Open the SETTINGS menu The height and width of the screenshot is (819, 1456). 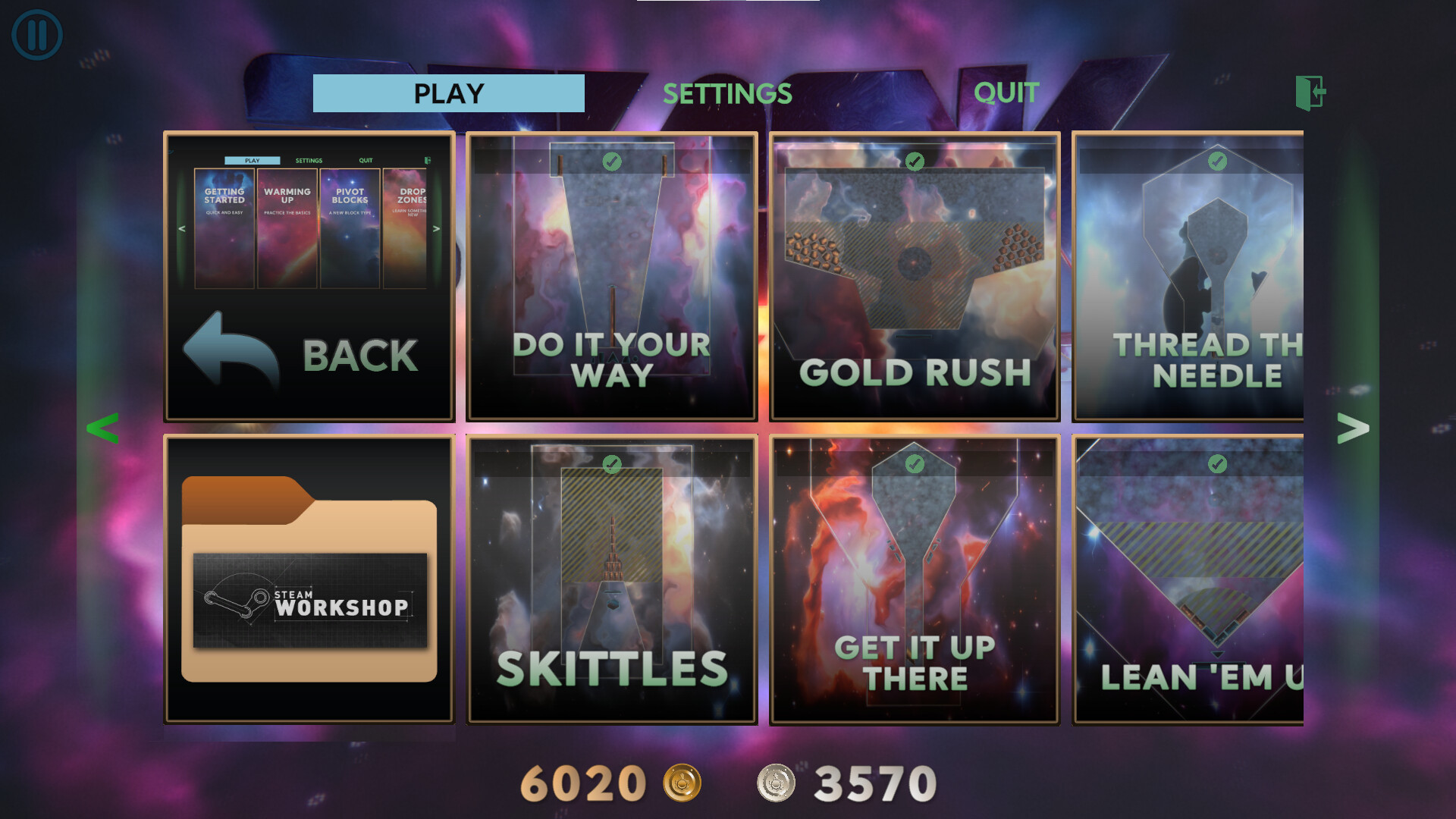click(727, 93)
